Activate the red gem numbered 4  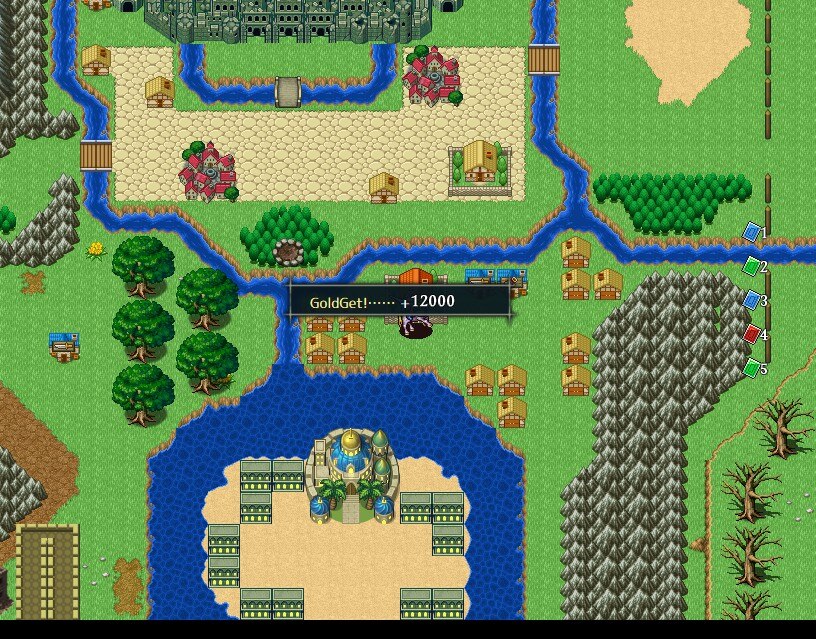(752, 334)
